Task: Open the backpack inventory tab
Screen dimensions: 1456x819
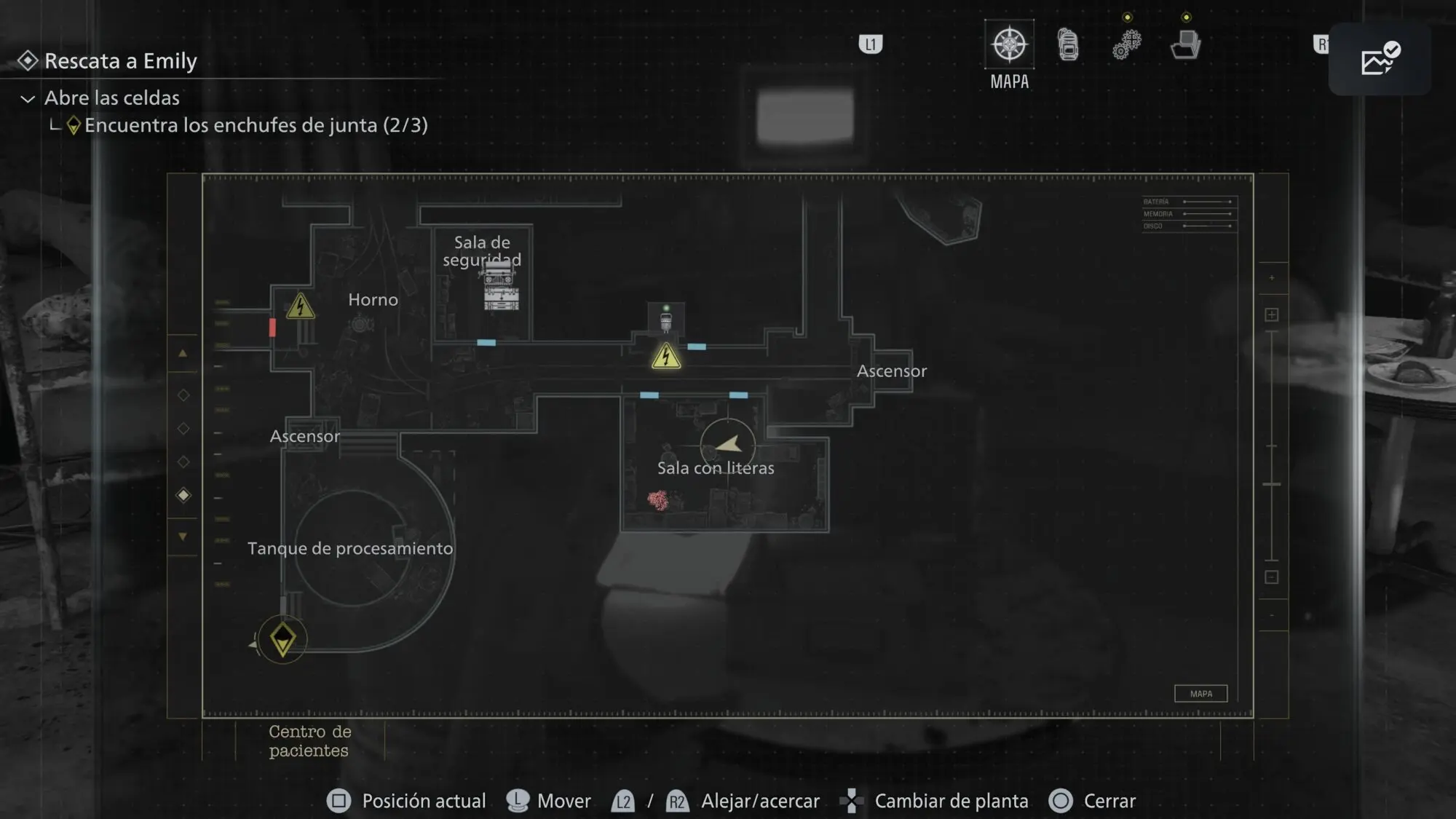Action: tap(1068, 44)
